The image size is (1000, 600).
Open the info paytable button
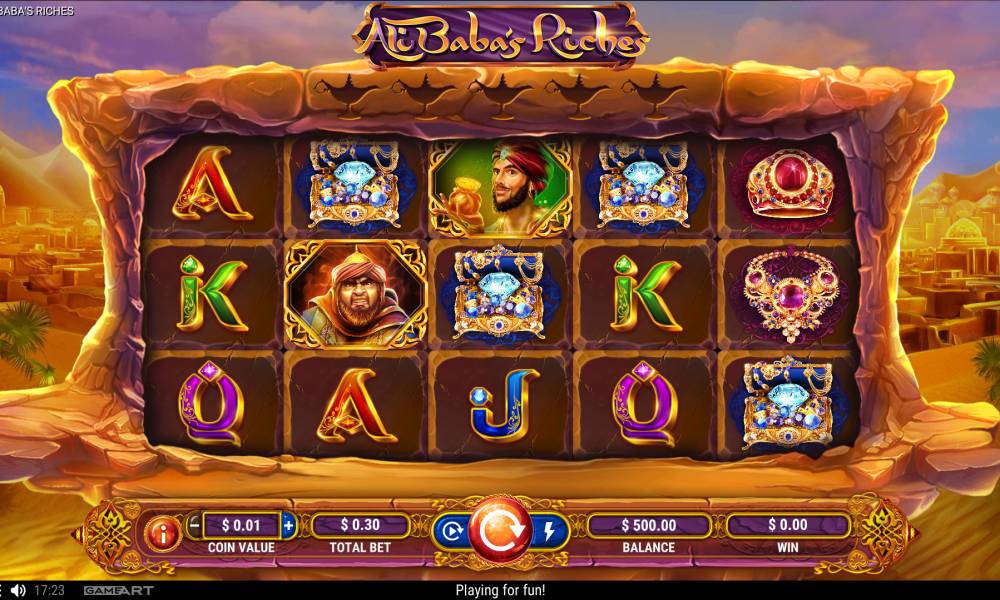tap(163, 535)
